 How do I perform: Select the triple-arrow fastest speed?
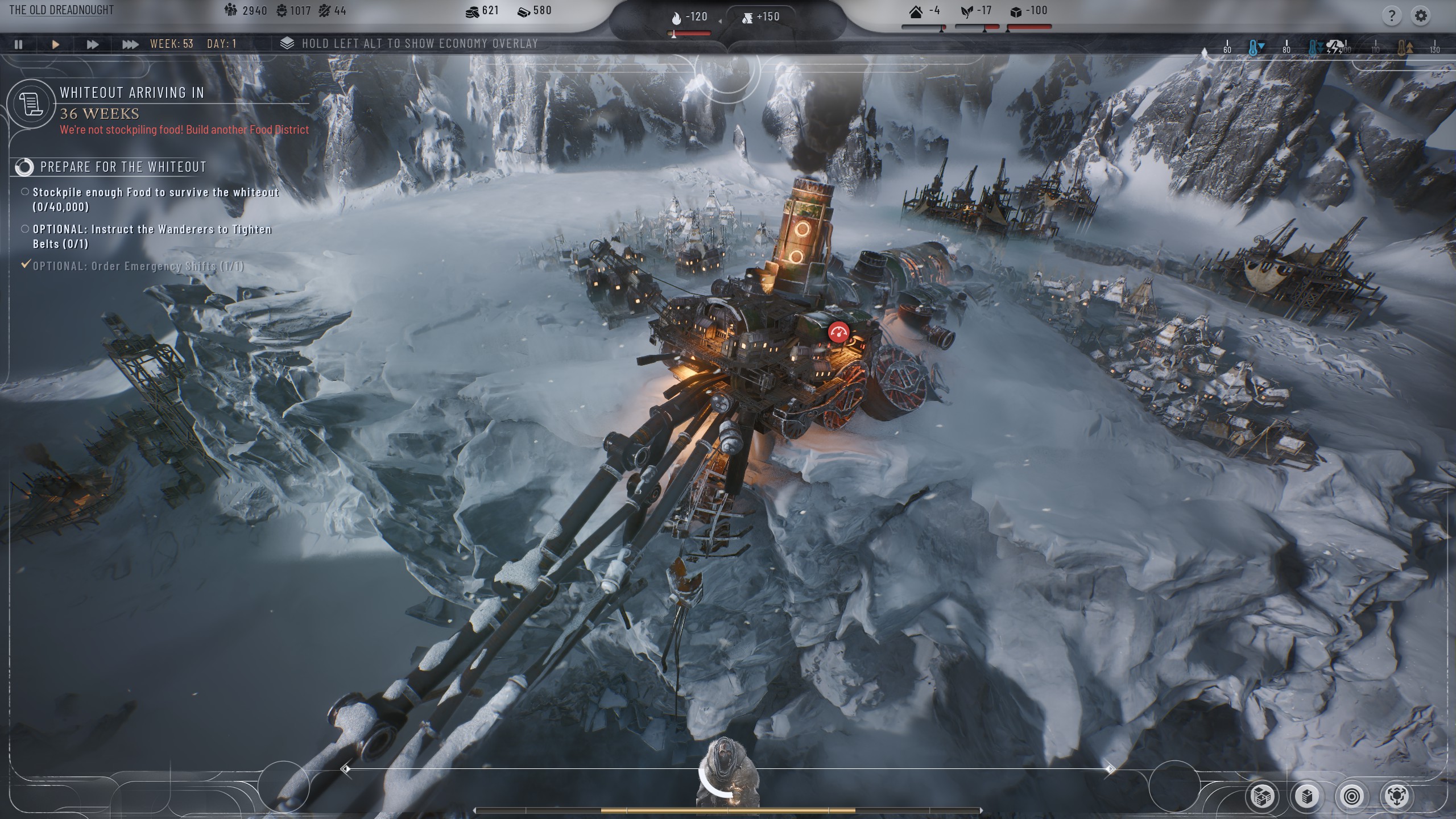point(130,44)
